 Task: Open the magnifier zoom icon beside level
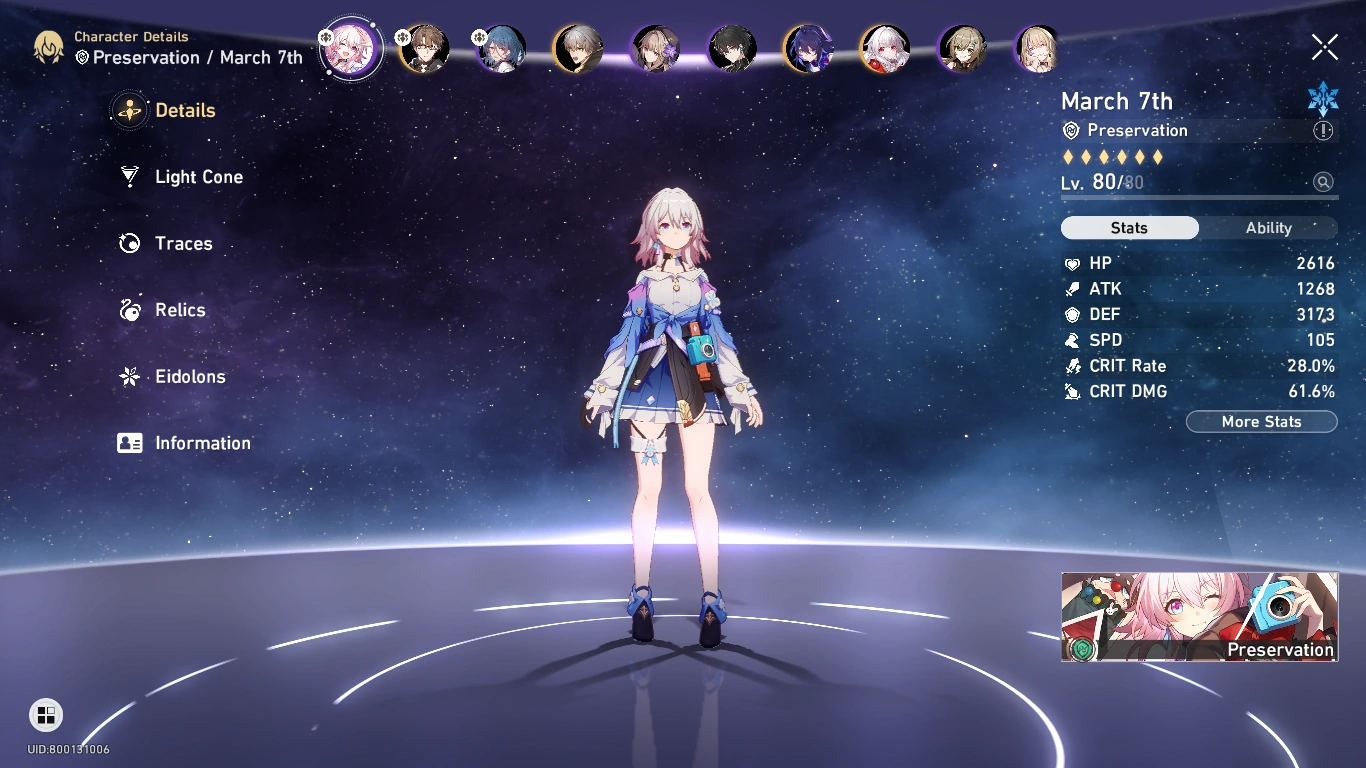coord(1323,182)
